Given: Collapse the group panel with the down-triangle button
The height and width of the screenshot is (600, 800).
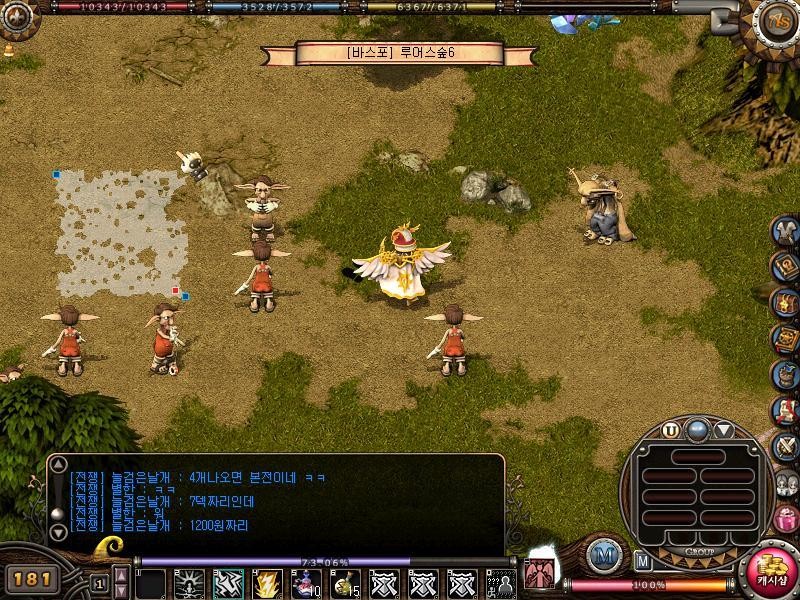Looking at the screenshot, I should coord(724,431).
